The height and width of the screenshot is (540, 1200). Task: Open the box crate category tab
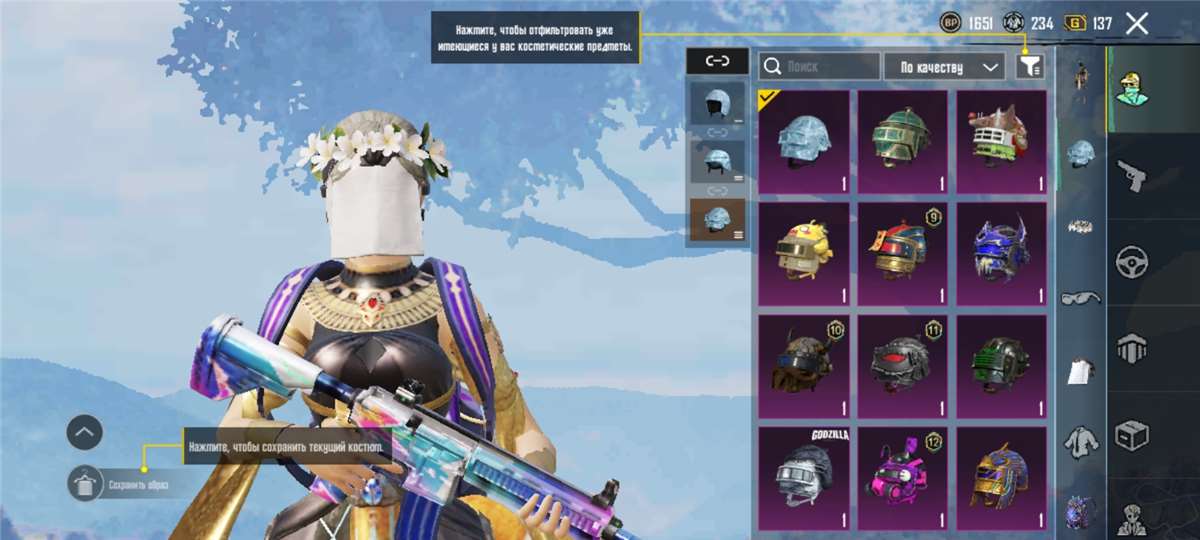pyautogui.click(x=1132, y=434)
